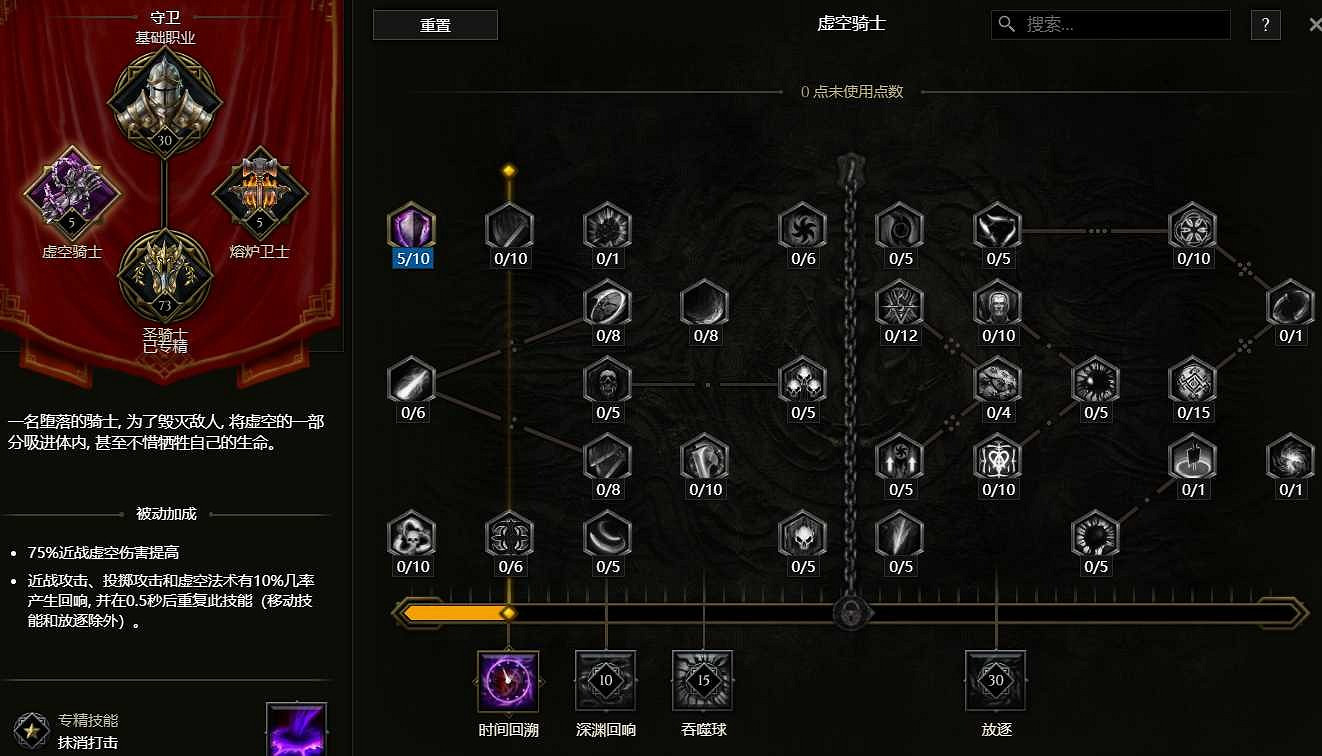选择底部的放逐技能图标

point(995,678)
